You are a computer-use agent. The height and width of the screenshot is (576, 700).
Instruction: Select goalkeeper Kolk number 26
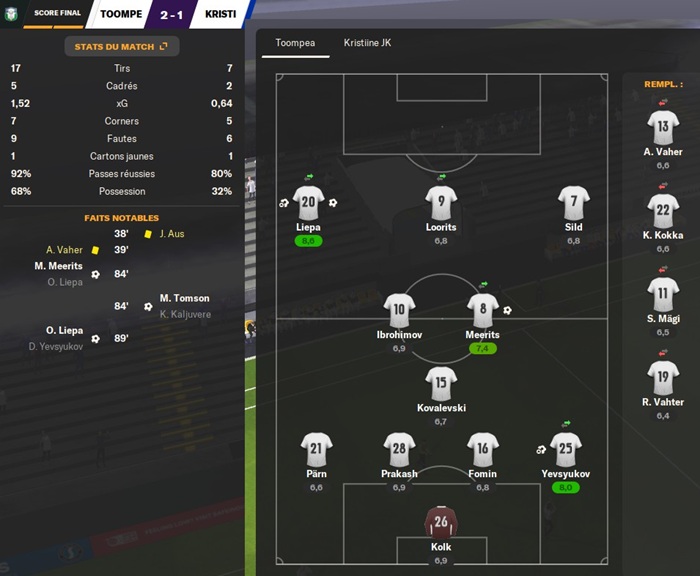point(441,522)
